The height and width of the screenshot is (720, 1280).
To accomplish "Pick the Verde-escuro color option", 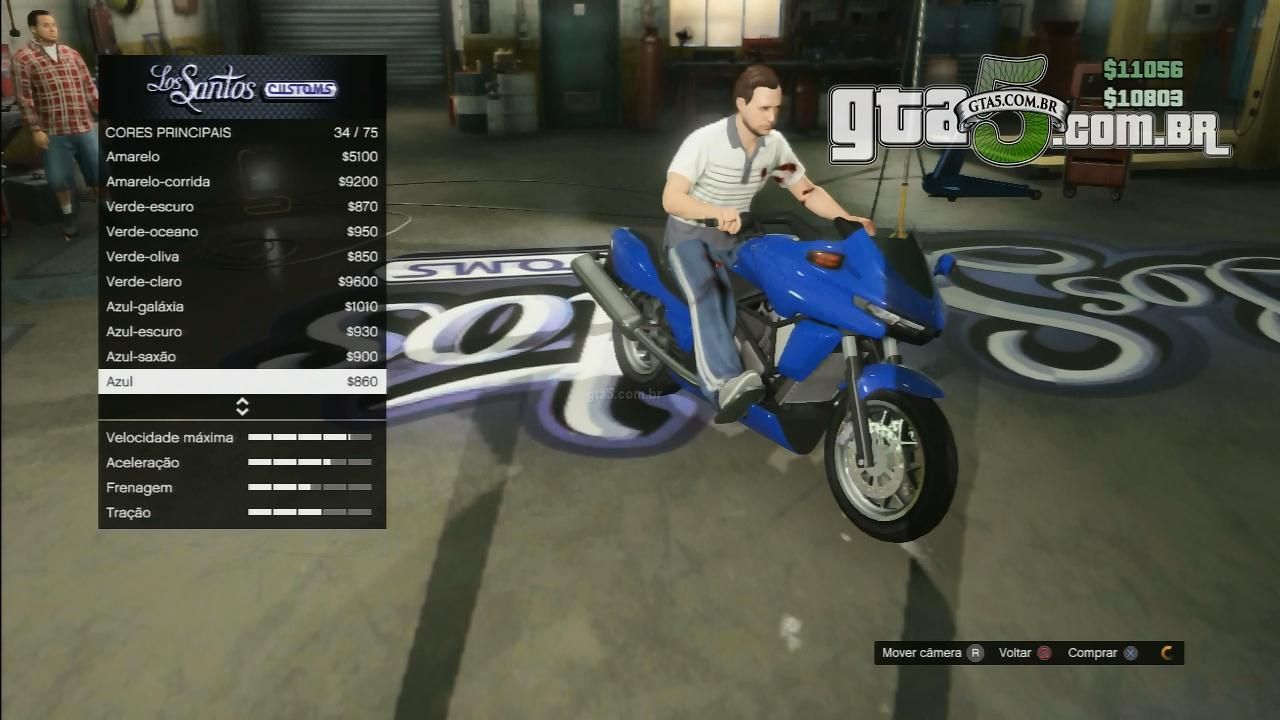I will click(241, 207).
